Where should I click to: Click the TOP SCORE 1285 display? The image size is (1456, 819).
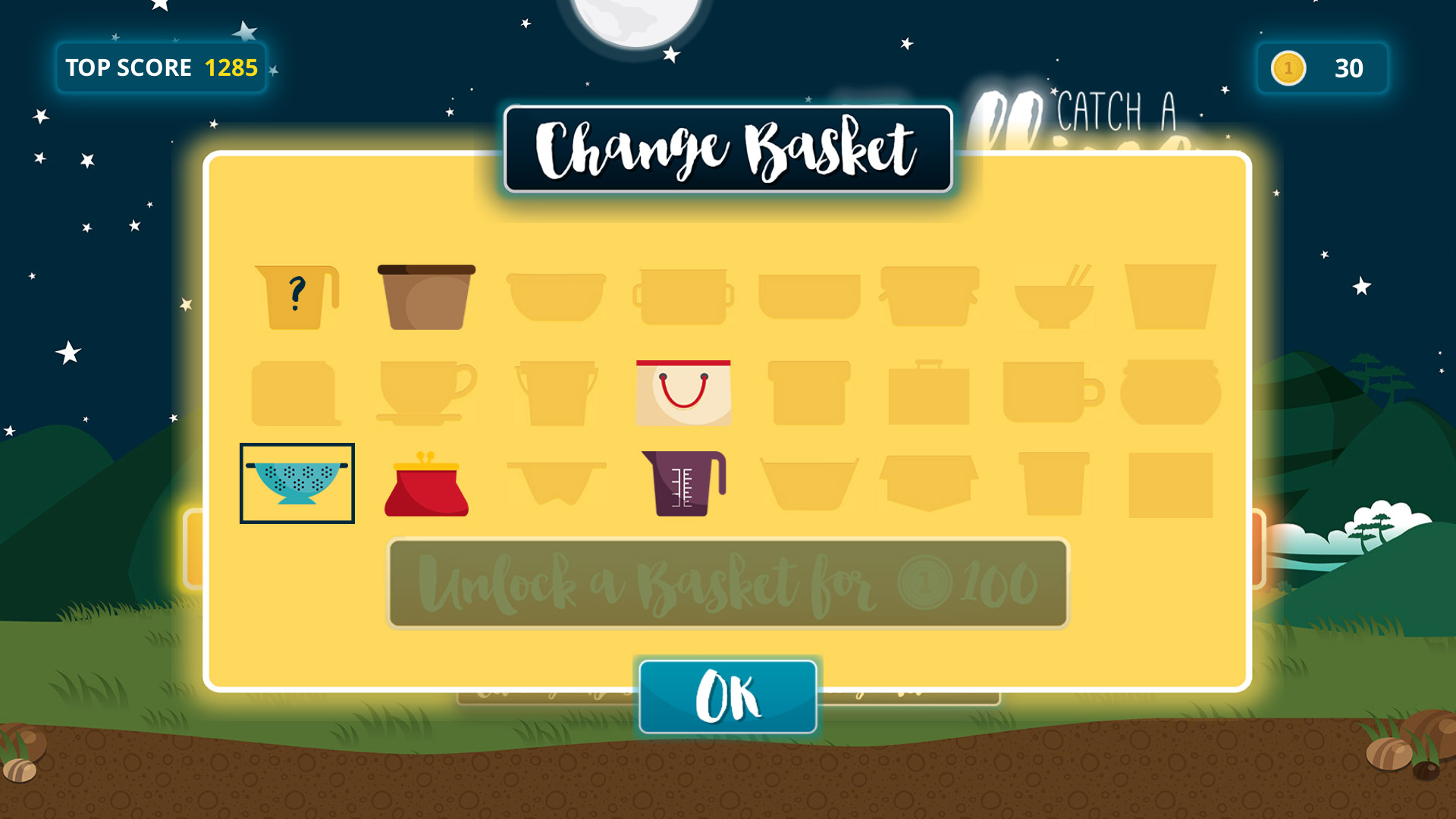161,67
